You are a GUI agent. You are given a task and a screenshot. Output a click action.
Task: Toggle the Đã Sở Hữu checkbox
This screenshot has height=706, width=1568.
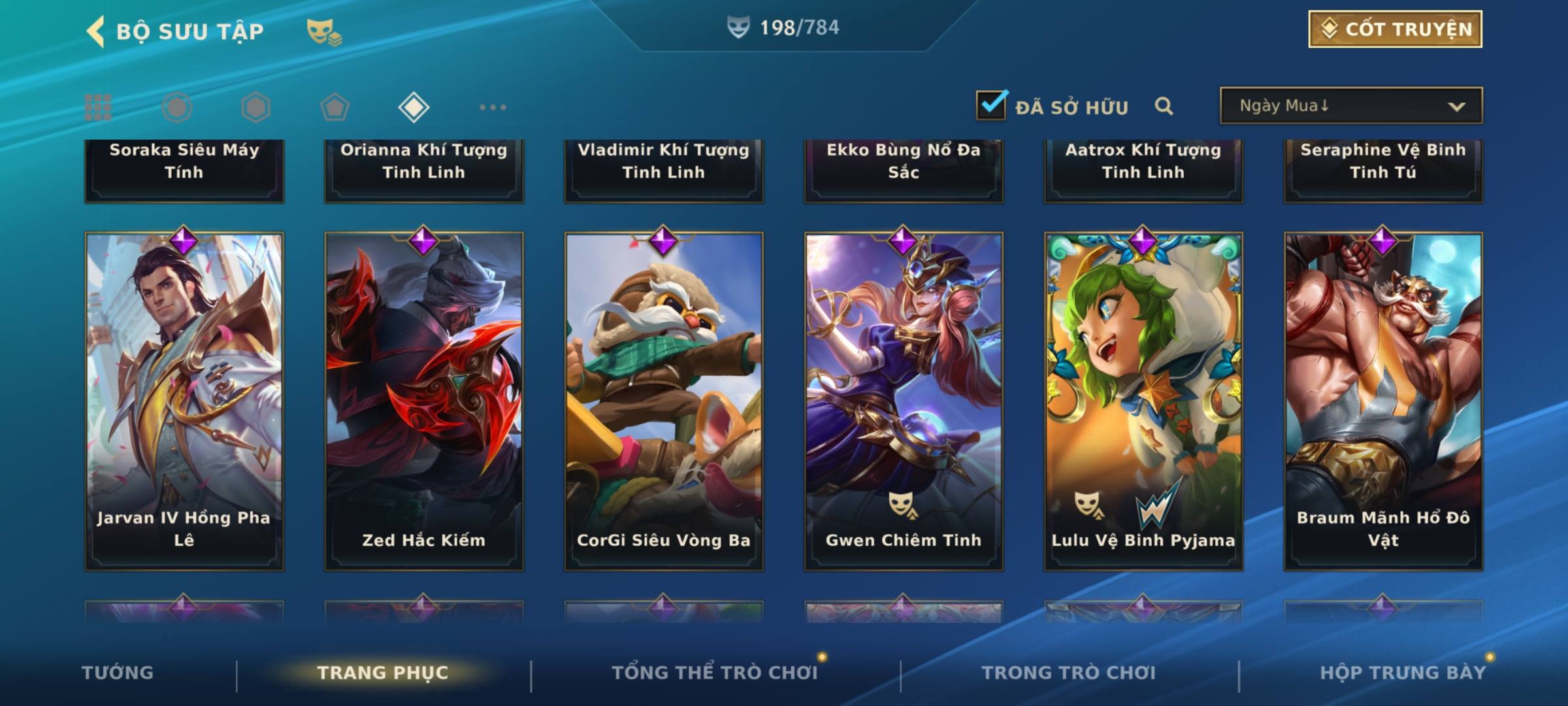[991, 105]
